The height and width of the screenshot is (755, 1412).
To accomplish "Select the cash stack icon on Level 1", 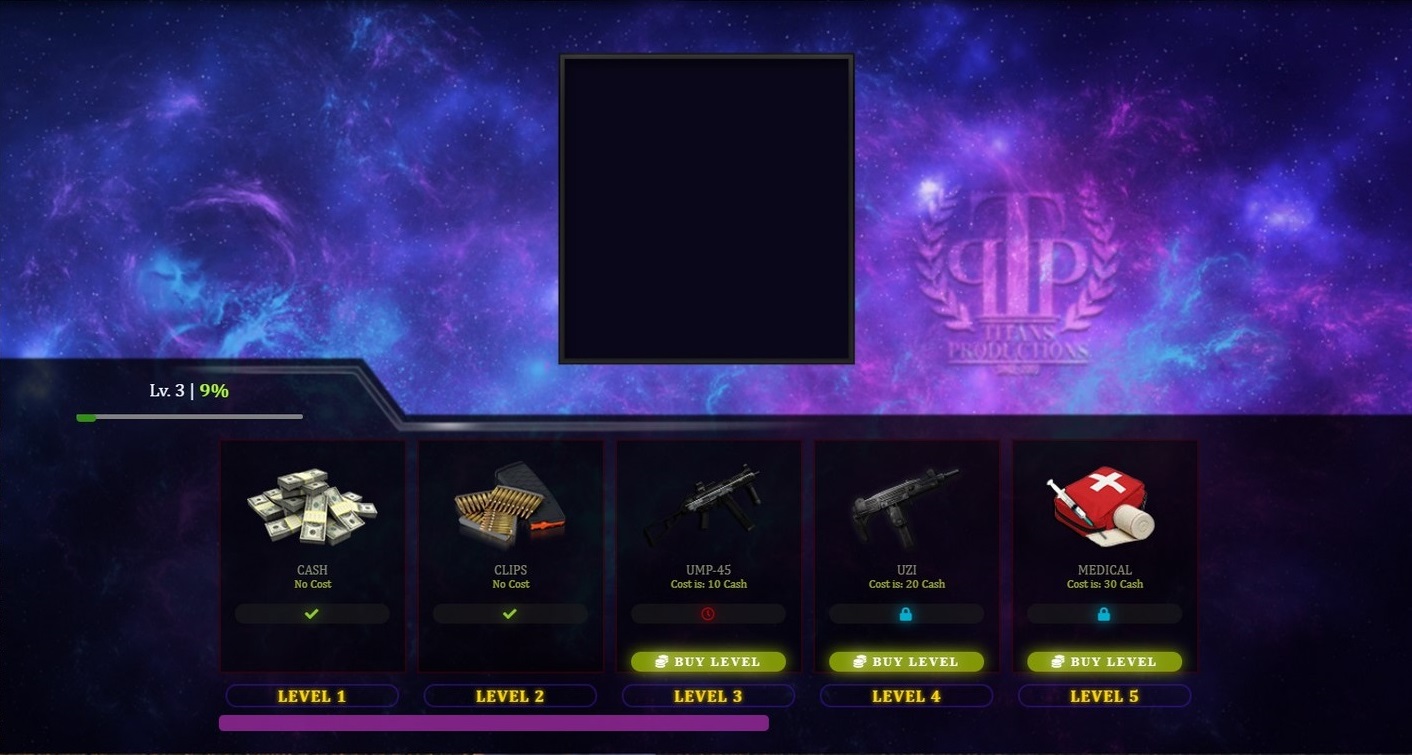I will click(312, 505).
